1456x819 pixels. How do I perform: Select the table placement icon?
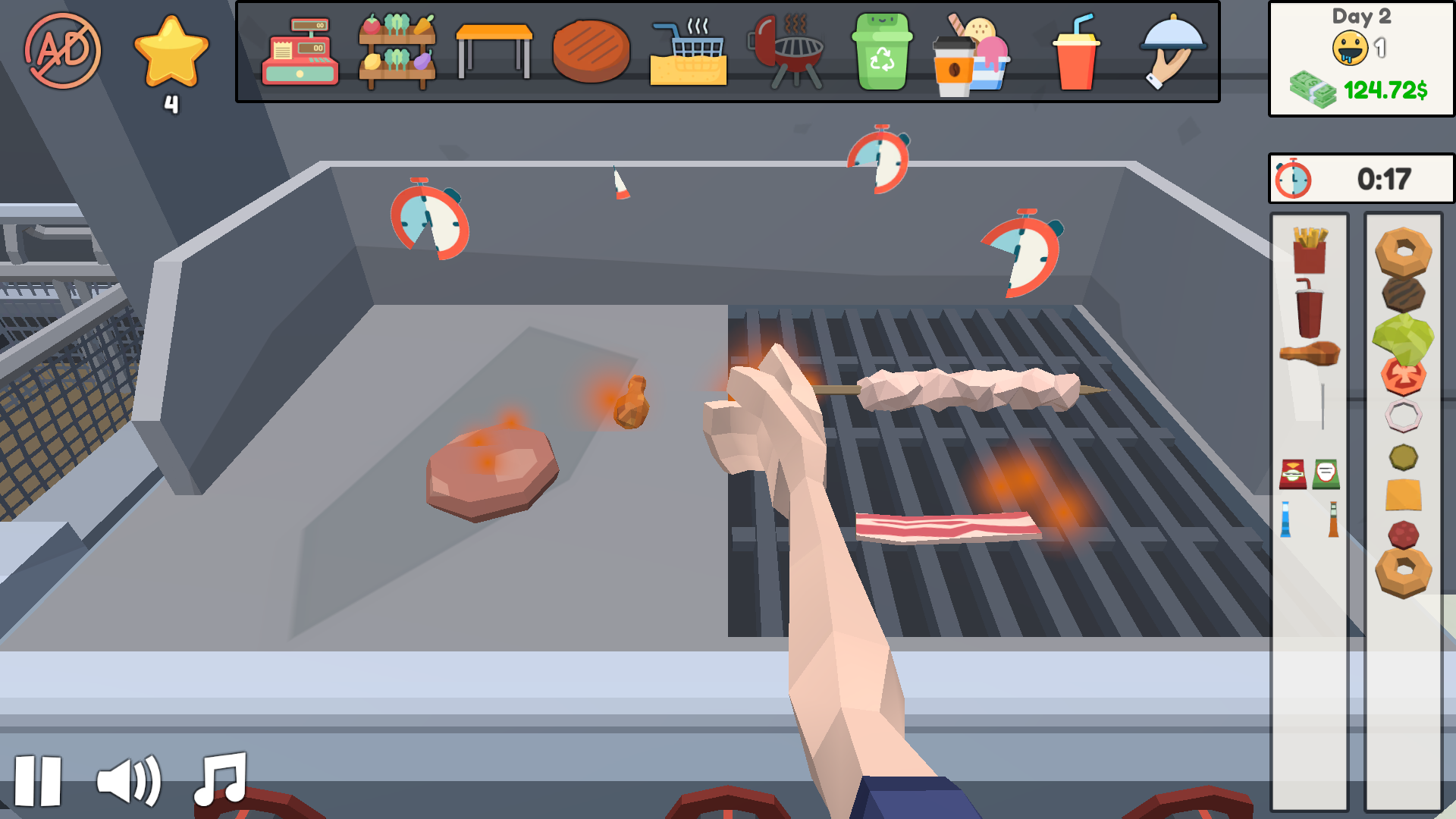[x=493, y=51]
